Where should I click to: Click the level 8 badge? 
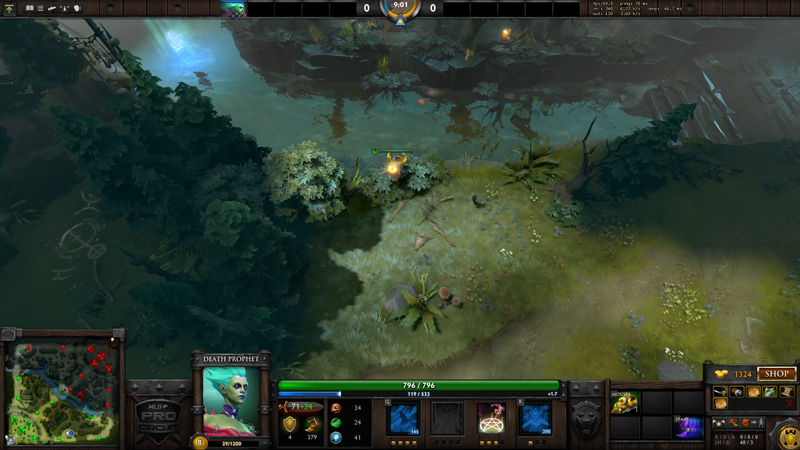[x=198, y=441]
